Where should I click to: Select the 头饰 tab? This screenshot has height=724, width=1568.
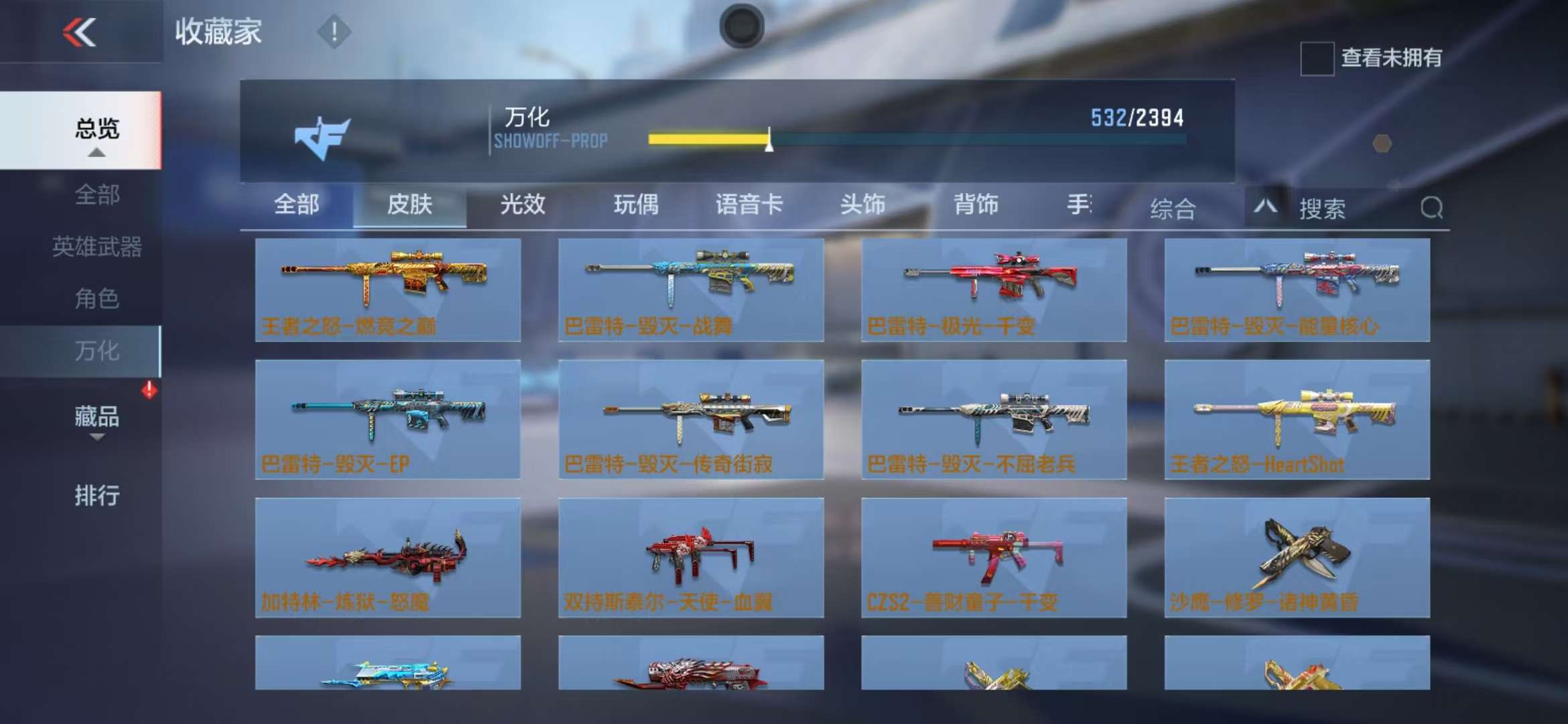click(862, 204)
